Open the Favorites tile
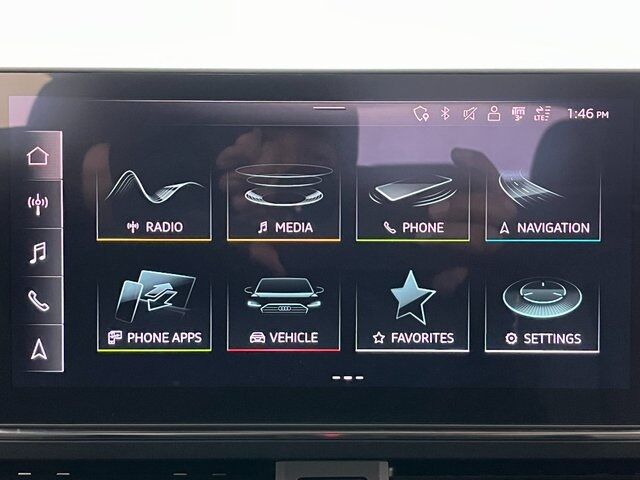Viewport: 640px width, 480px height. 412,313
